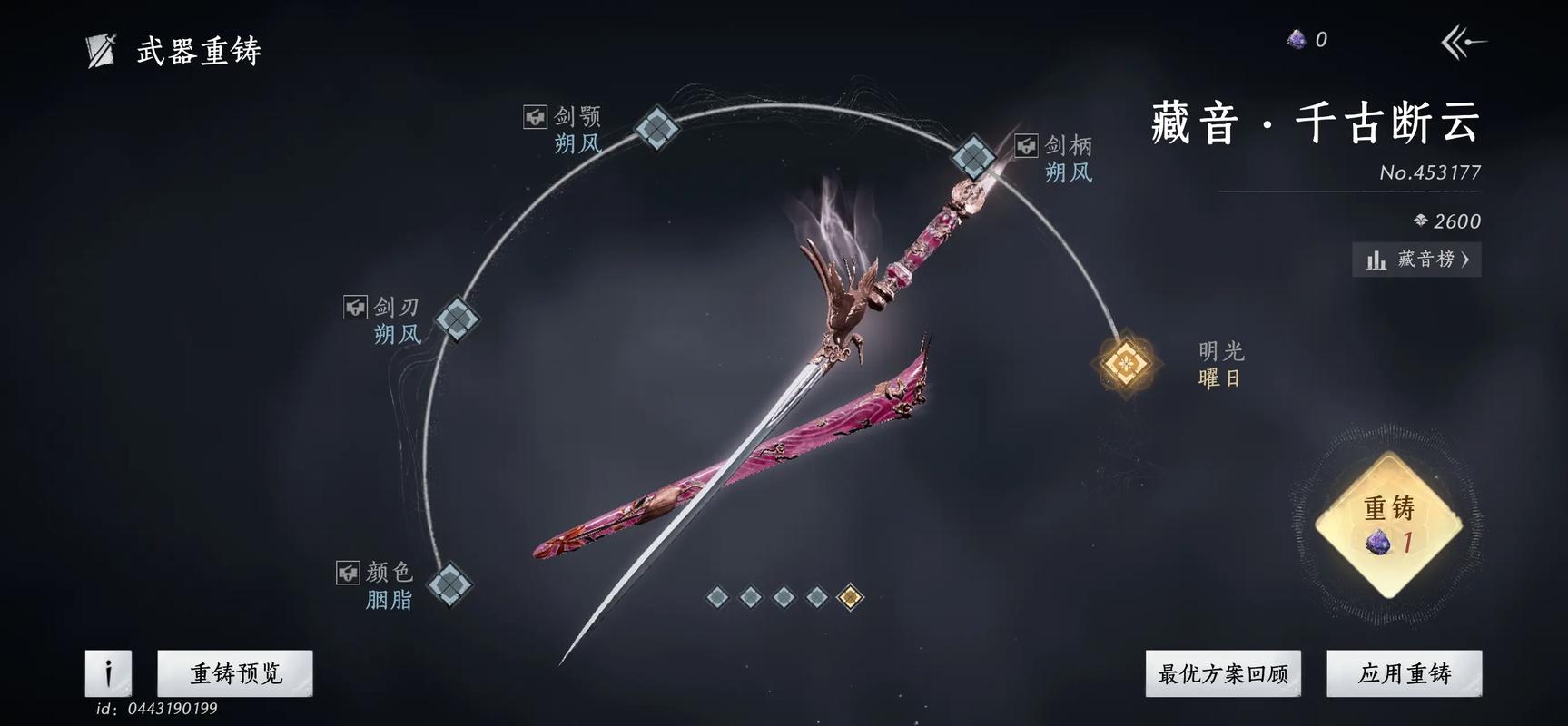The height and width of the screenshot is (726, 1568).
Task: Open the info panel via the i button
Action: tap(107, 673)
